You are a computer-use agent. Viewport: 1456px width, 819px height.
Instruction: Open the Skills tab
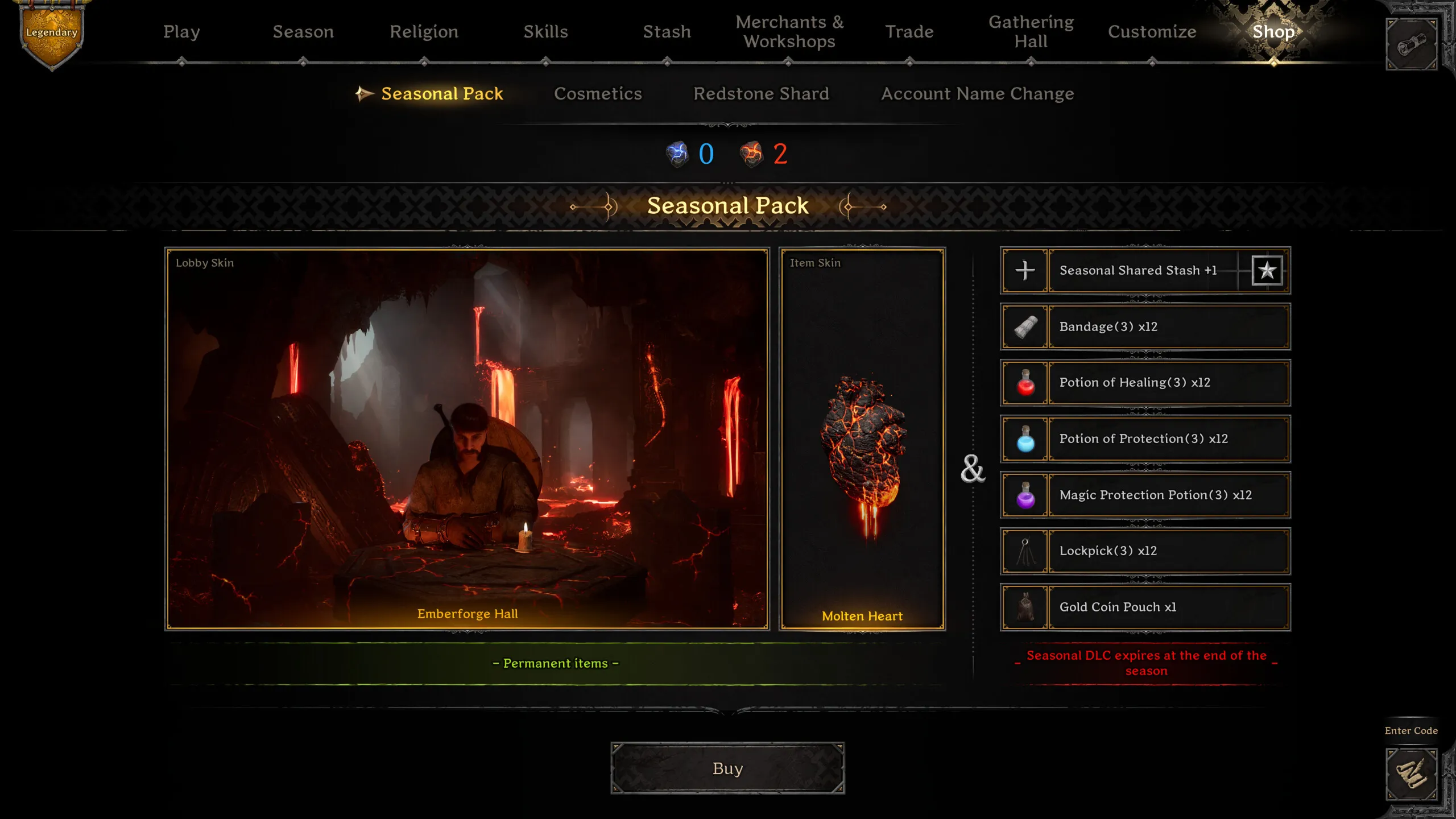point(545,32)
